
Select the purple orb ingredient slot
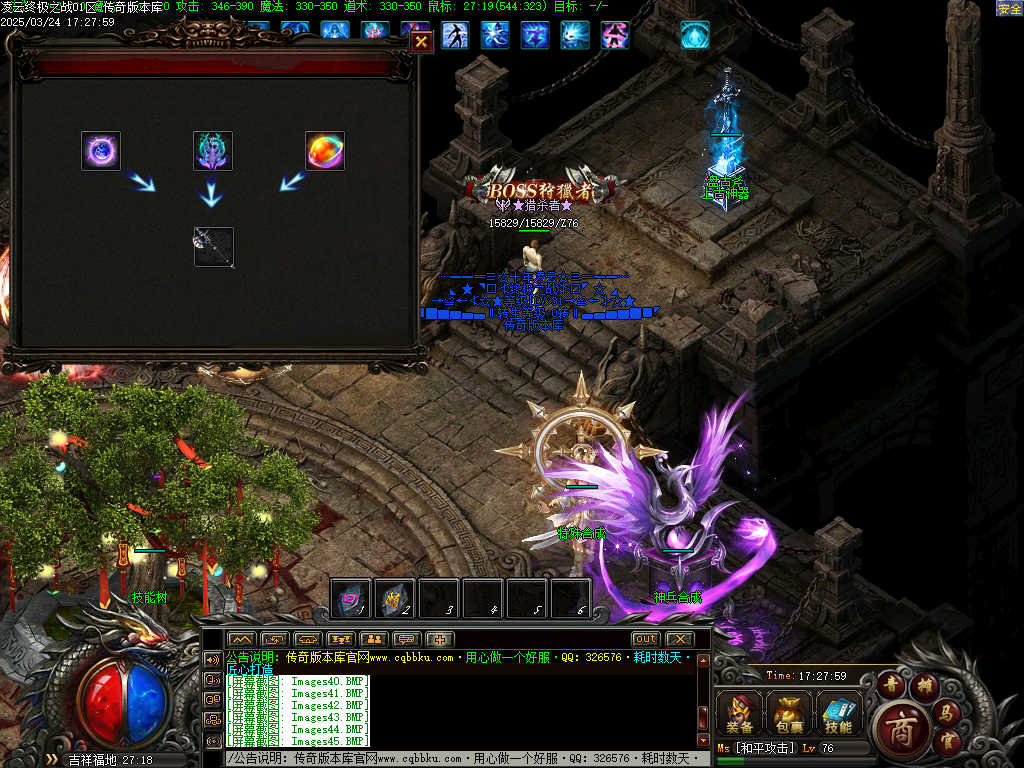101,151
